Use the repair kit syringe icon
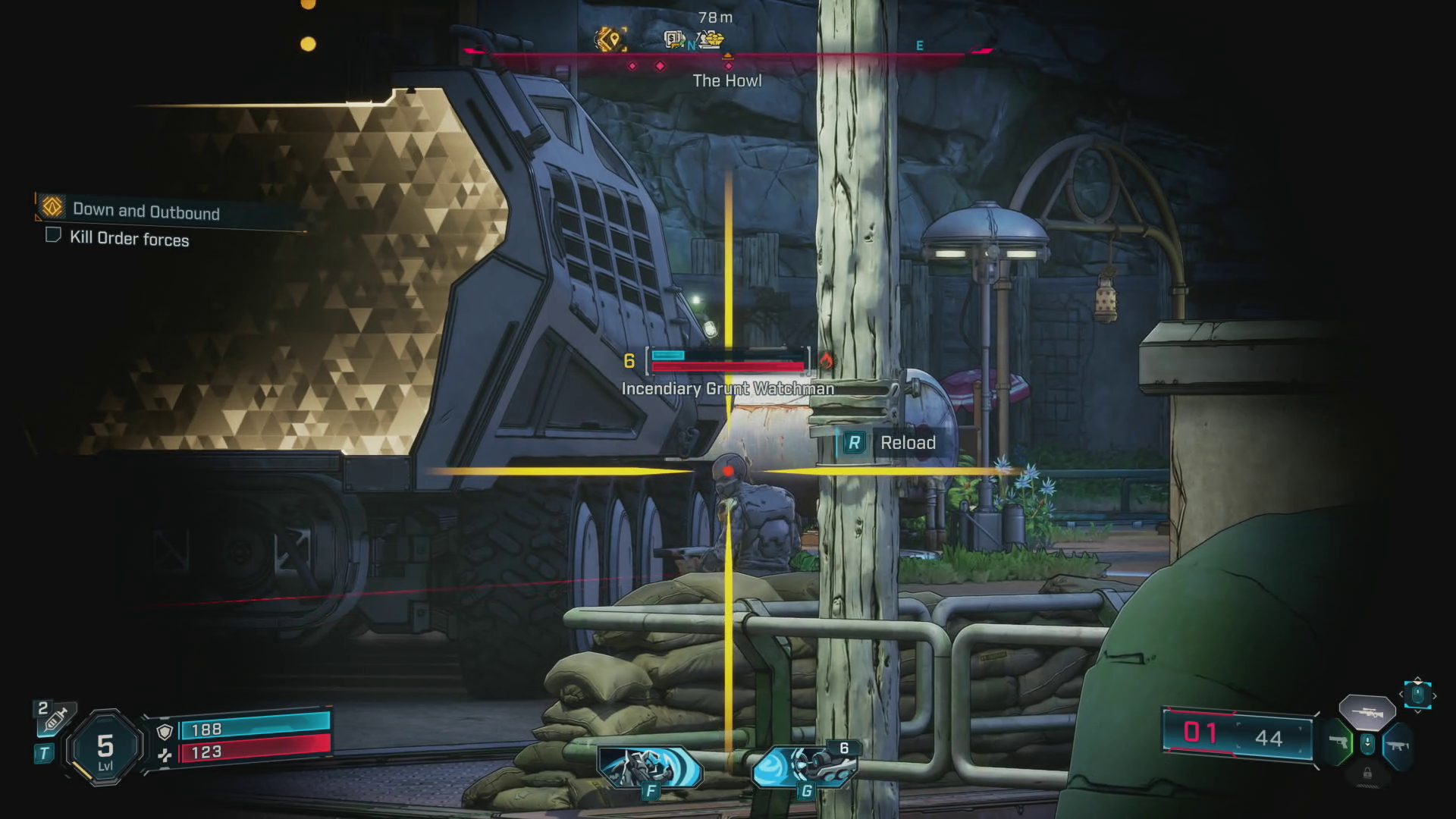Image resolution: width=1456 pixels, height=819 pixels. (55, 718)
